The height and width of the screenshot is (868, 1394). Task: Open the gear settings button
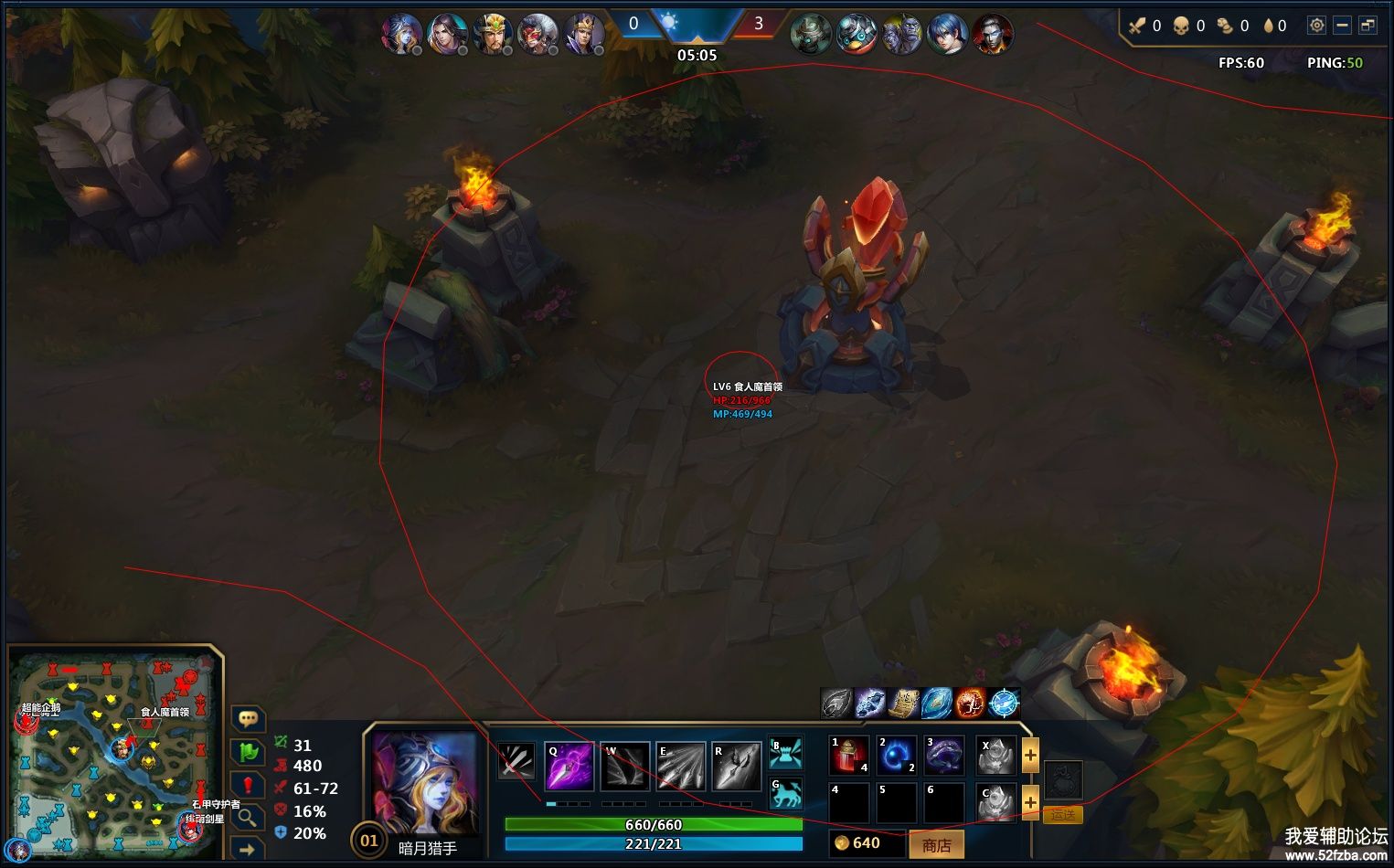1316,26
